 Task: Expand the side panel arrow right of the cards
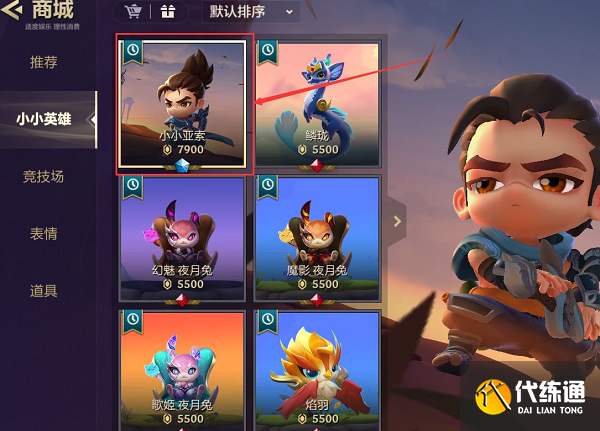pos(397,221)
